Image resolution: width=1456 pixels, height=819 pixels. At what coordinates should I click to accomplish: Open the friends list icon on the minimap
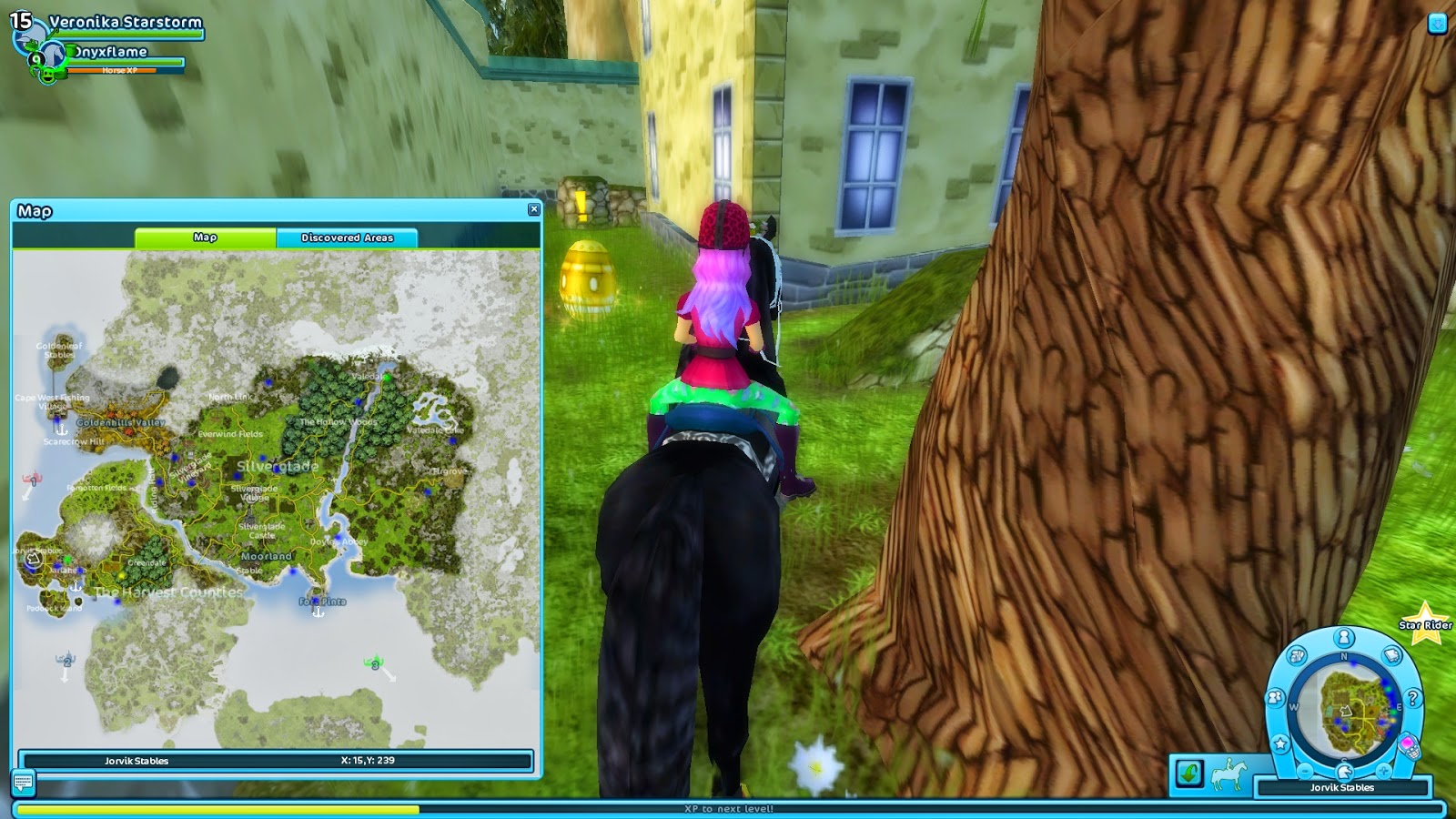click(1274, 697)
